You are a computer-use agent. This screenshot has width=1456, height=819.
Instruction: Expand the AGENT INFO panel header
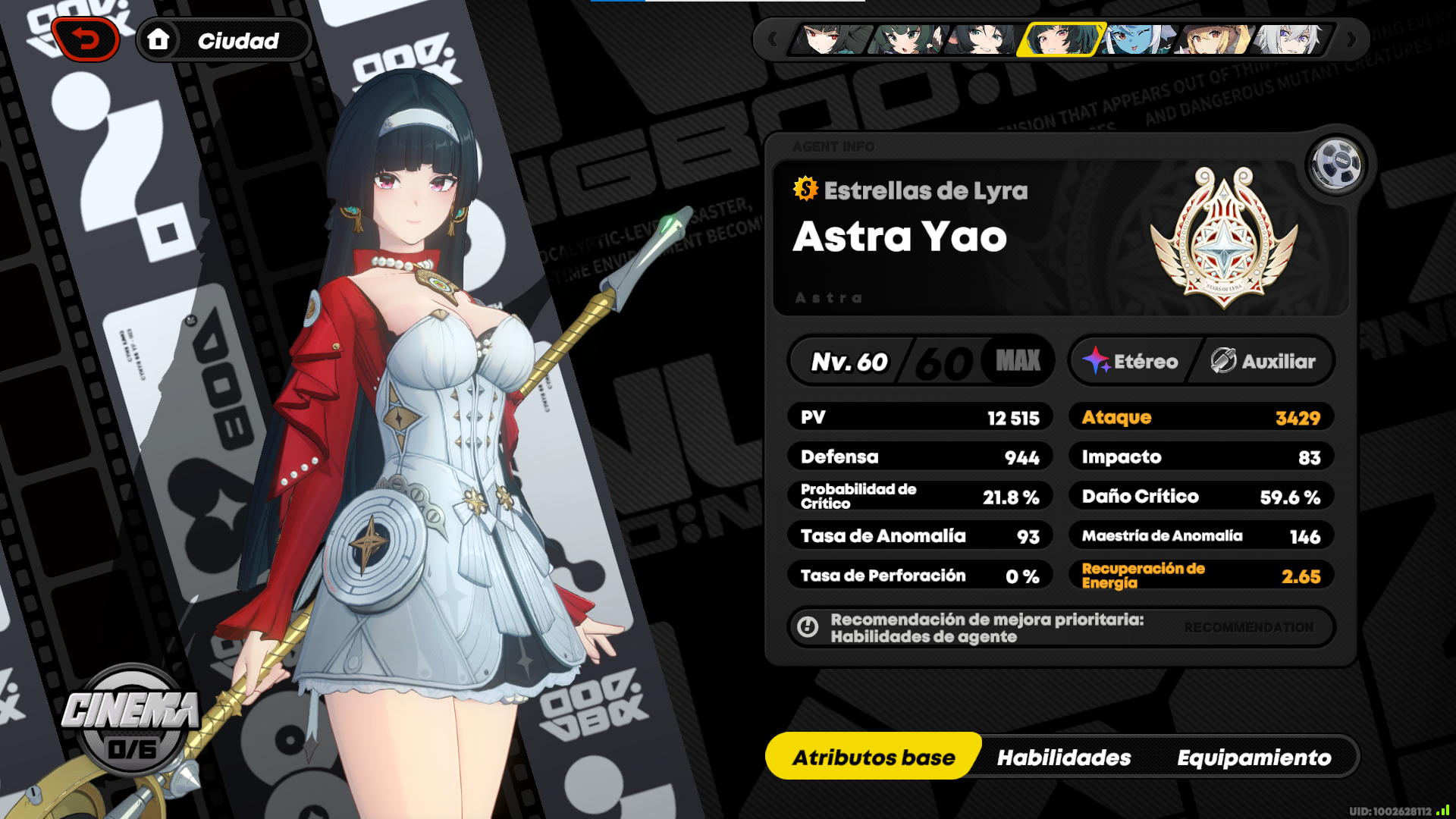[833, 148]
